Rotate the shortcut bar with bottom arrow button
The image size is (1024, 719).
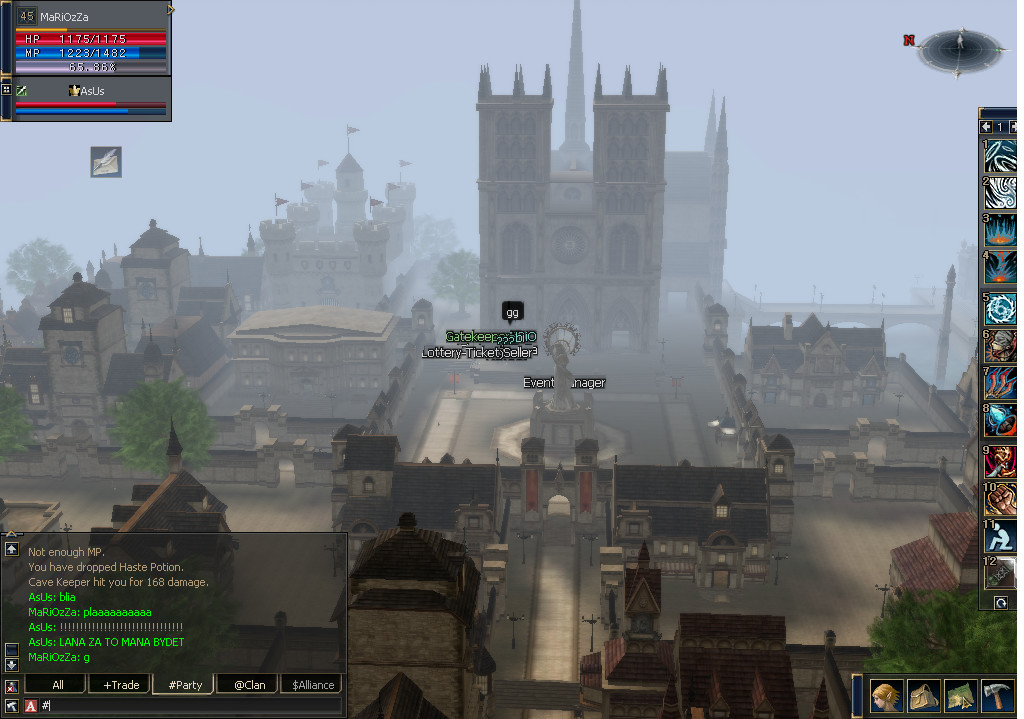pos(1000,603)
